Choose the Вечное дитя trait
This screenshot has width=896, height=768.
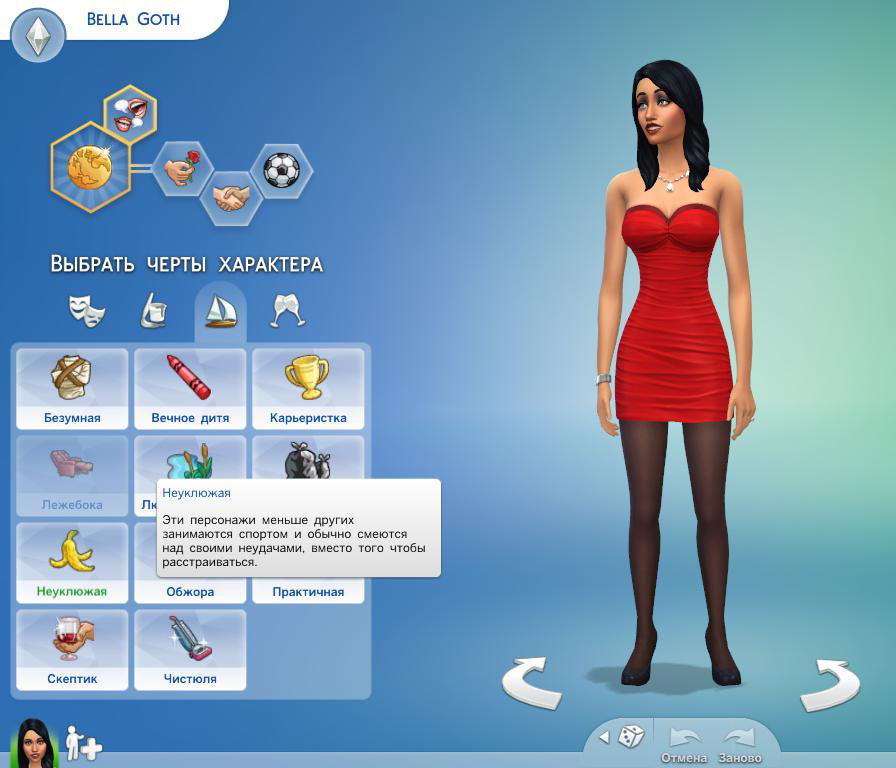[190, 389]
